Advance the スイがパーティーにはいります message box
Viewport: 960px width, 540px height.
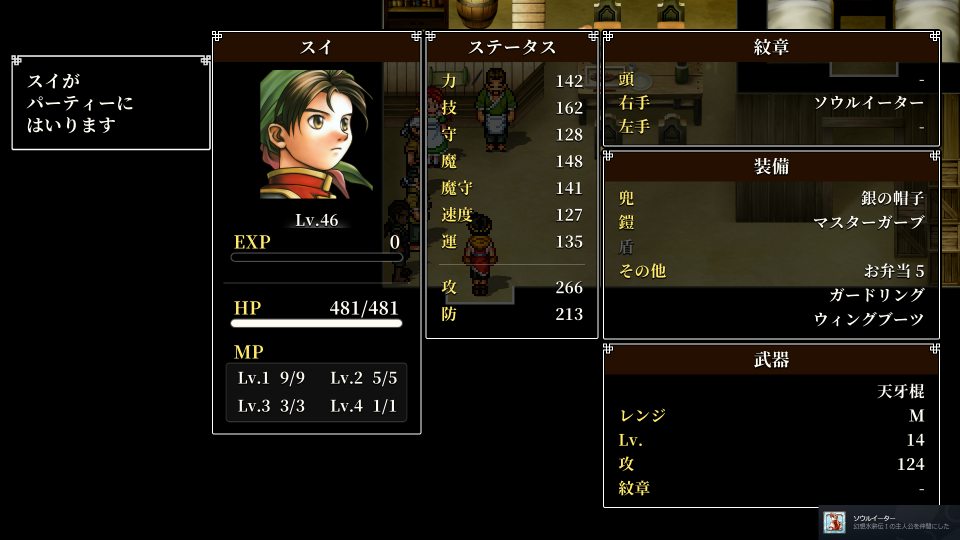pos(111,103)
